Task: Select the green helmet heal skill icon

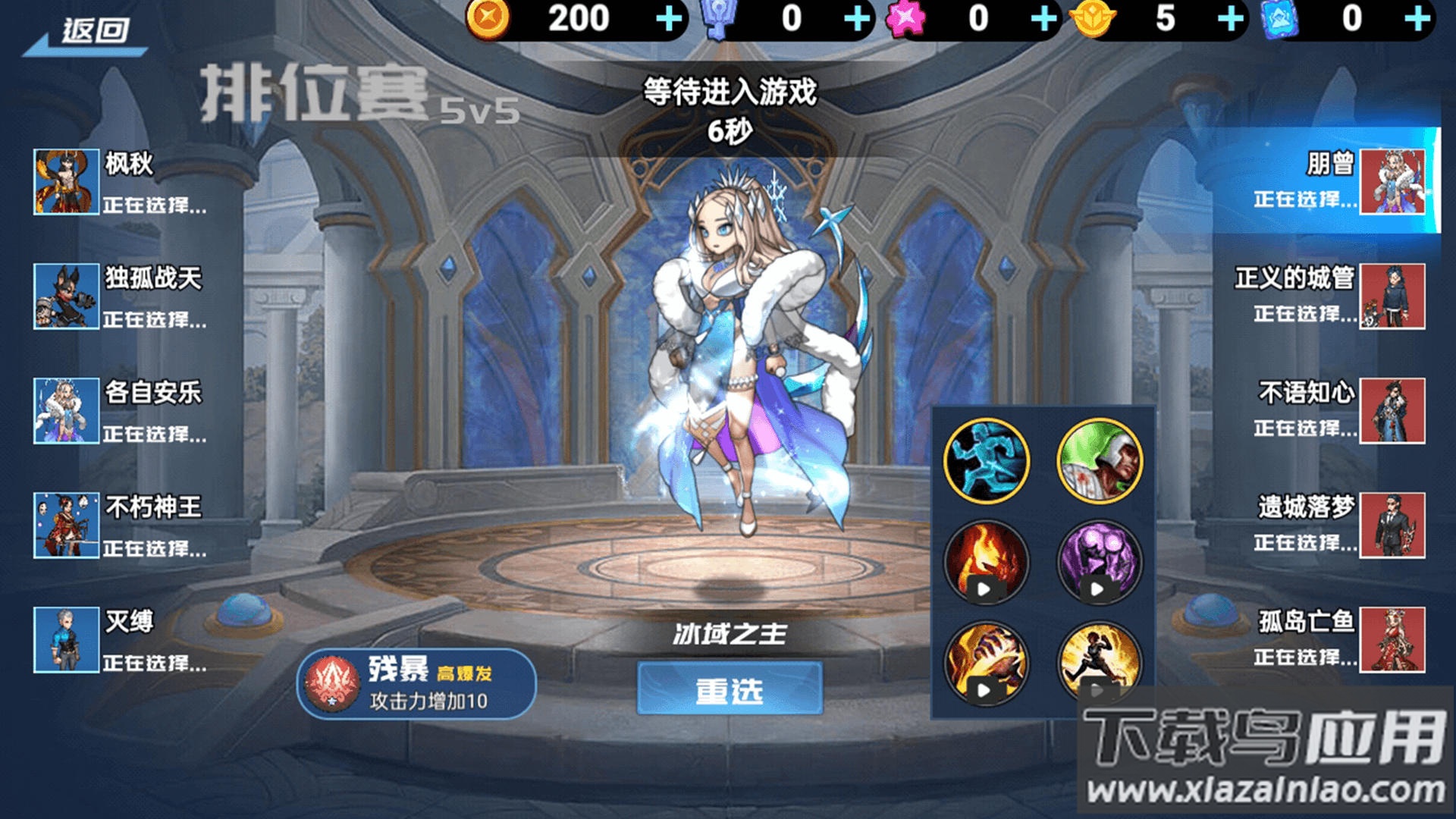Action: 1098,459
